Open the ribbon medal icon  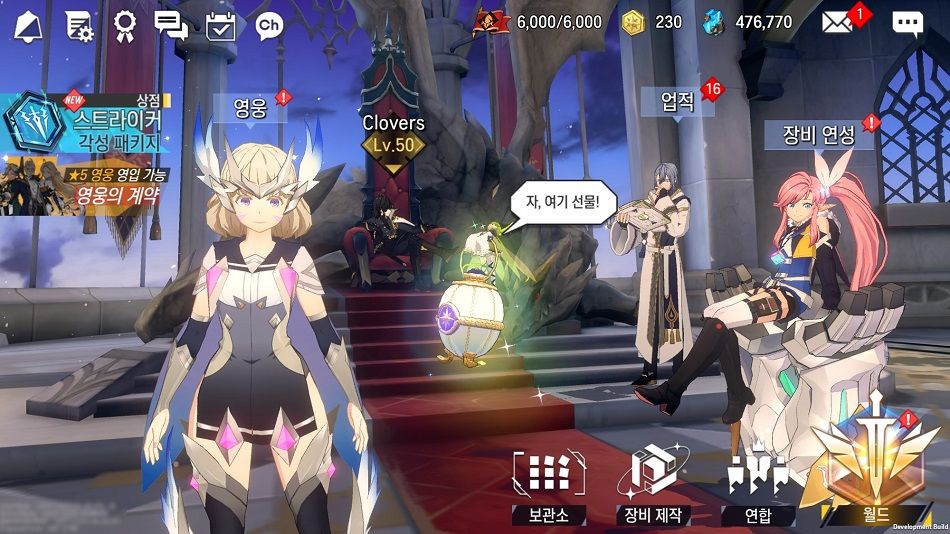click(x=125, y=24)
